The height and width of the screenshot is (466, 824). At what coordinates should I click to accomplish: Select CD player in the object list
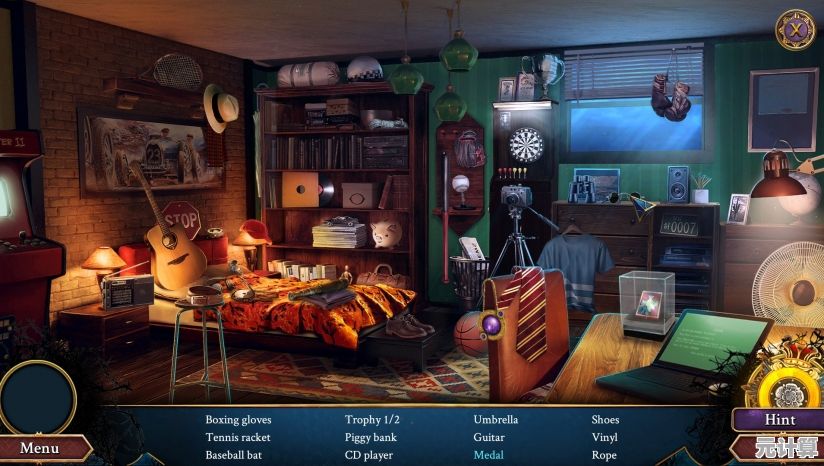click(369, 455)
